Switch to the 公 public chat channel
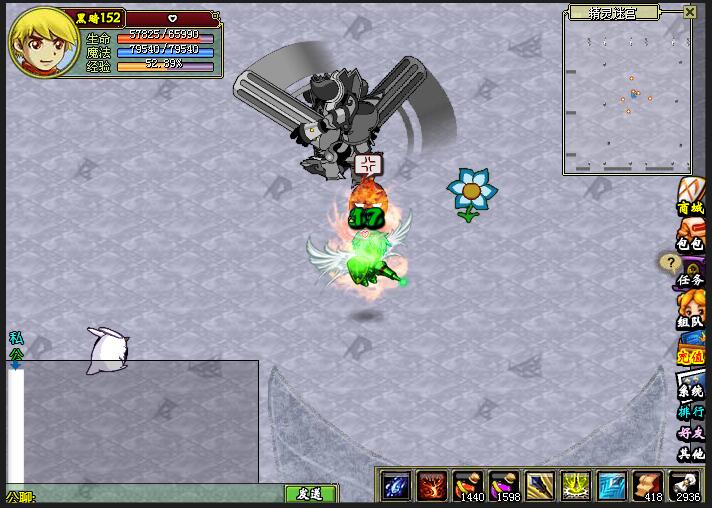Screen dimensions: 712x508 coord(15,353)
